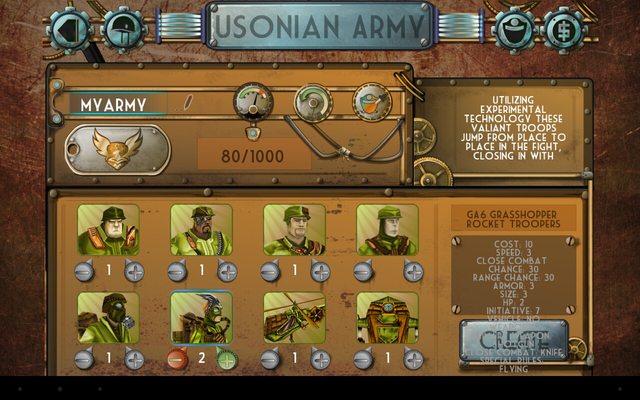640x400 pixels.
Task: Decrease the walker mech unit count
Action: [362, 359]
